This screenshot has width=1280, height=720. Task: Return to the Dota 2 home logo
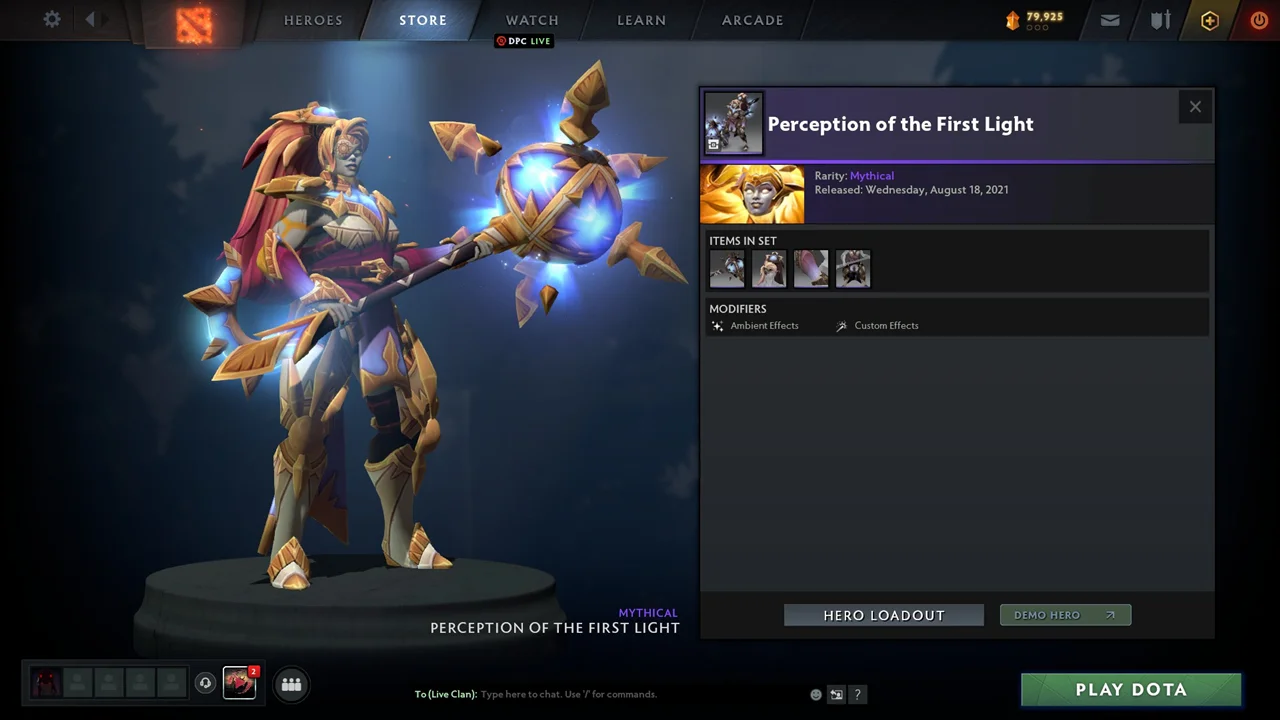pos(195,22)
